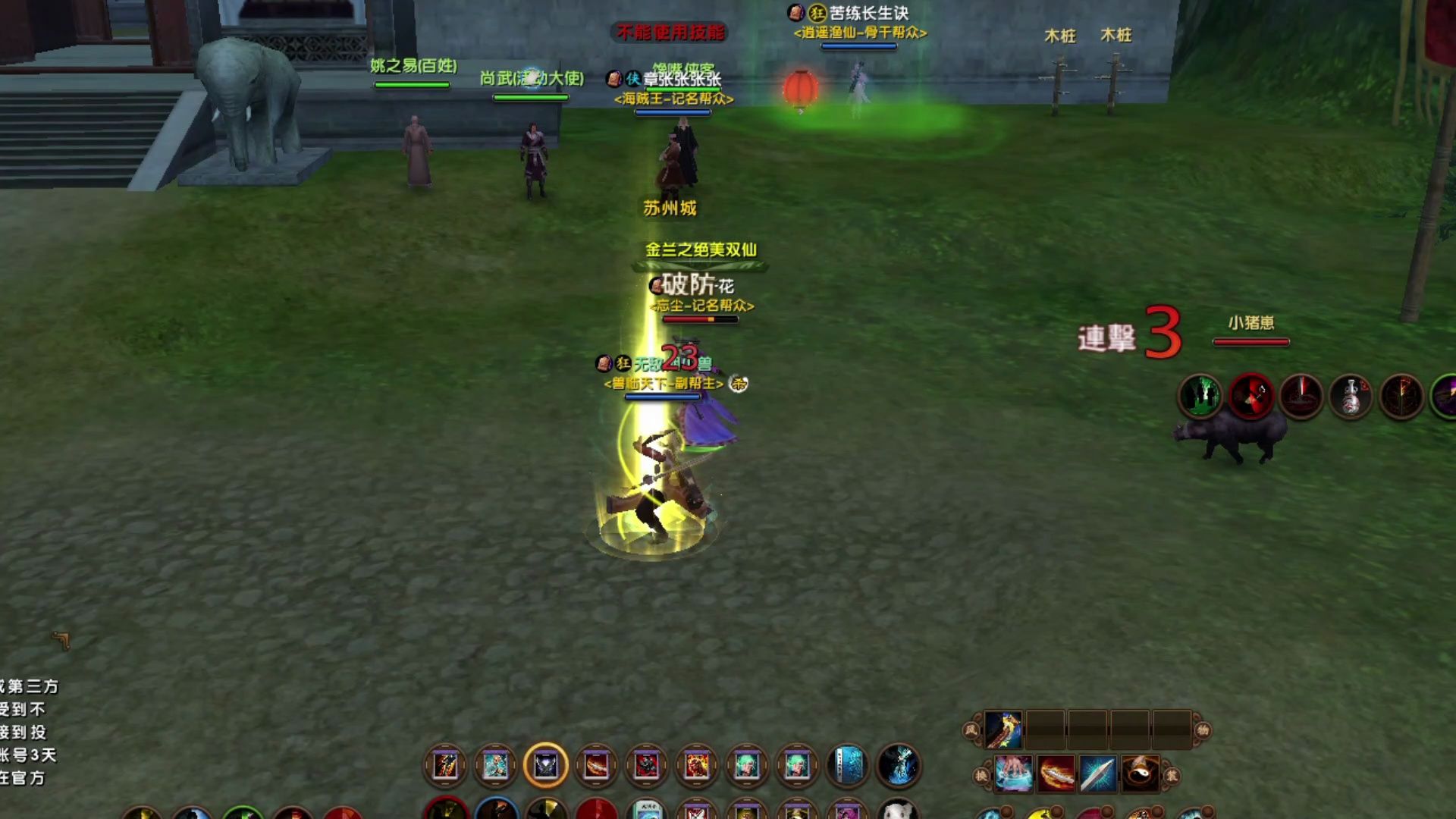Activate the glowing blue sword skill
Screen dimensions: 1456x819
[1098, 774]
